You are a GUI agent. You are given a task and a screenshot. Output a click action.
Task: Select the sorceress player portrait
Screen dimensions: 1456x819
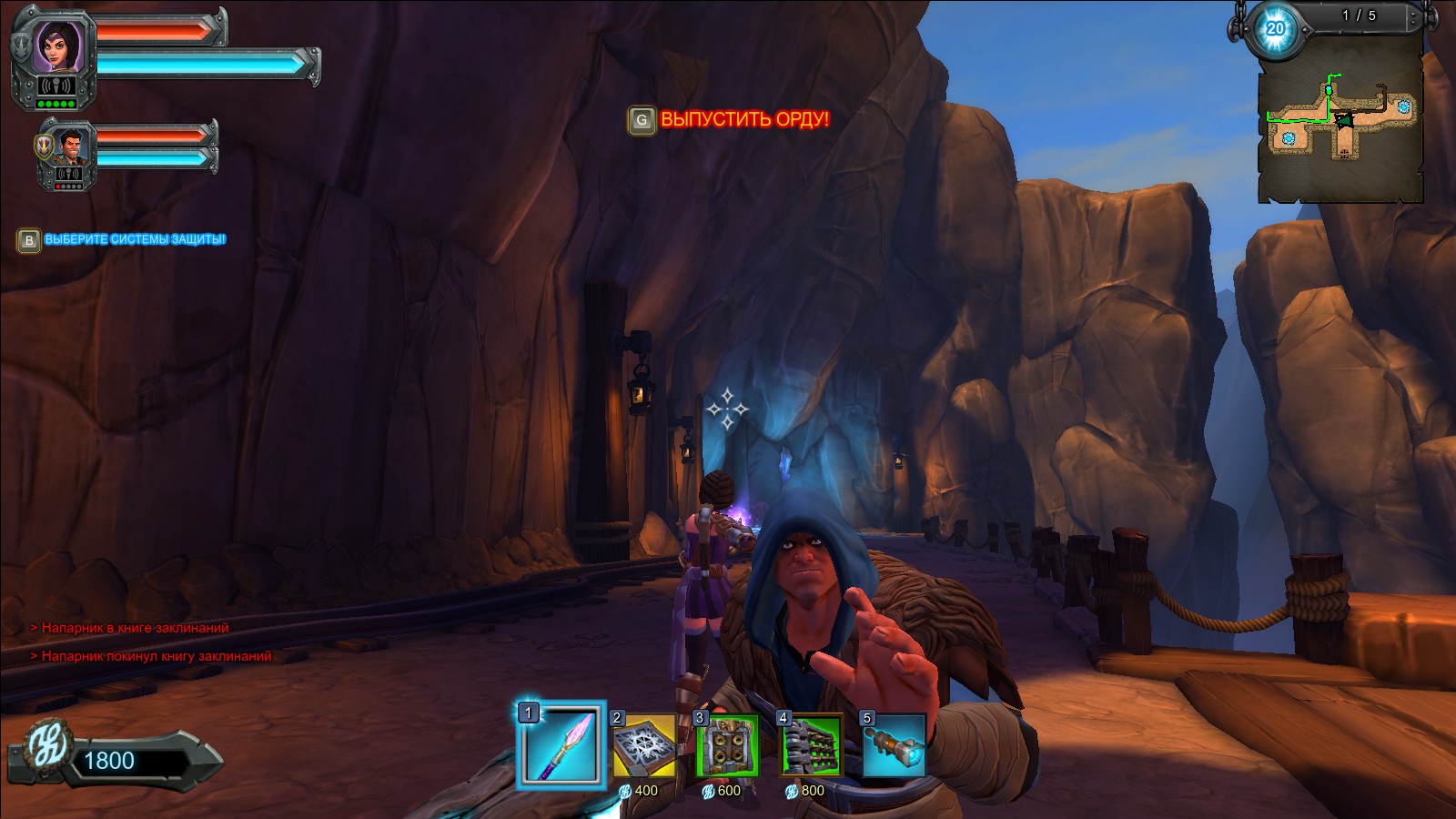click(x=60, y=45)
